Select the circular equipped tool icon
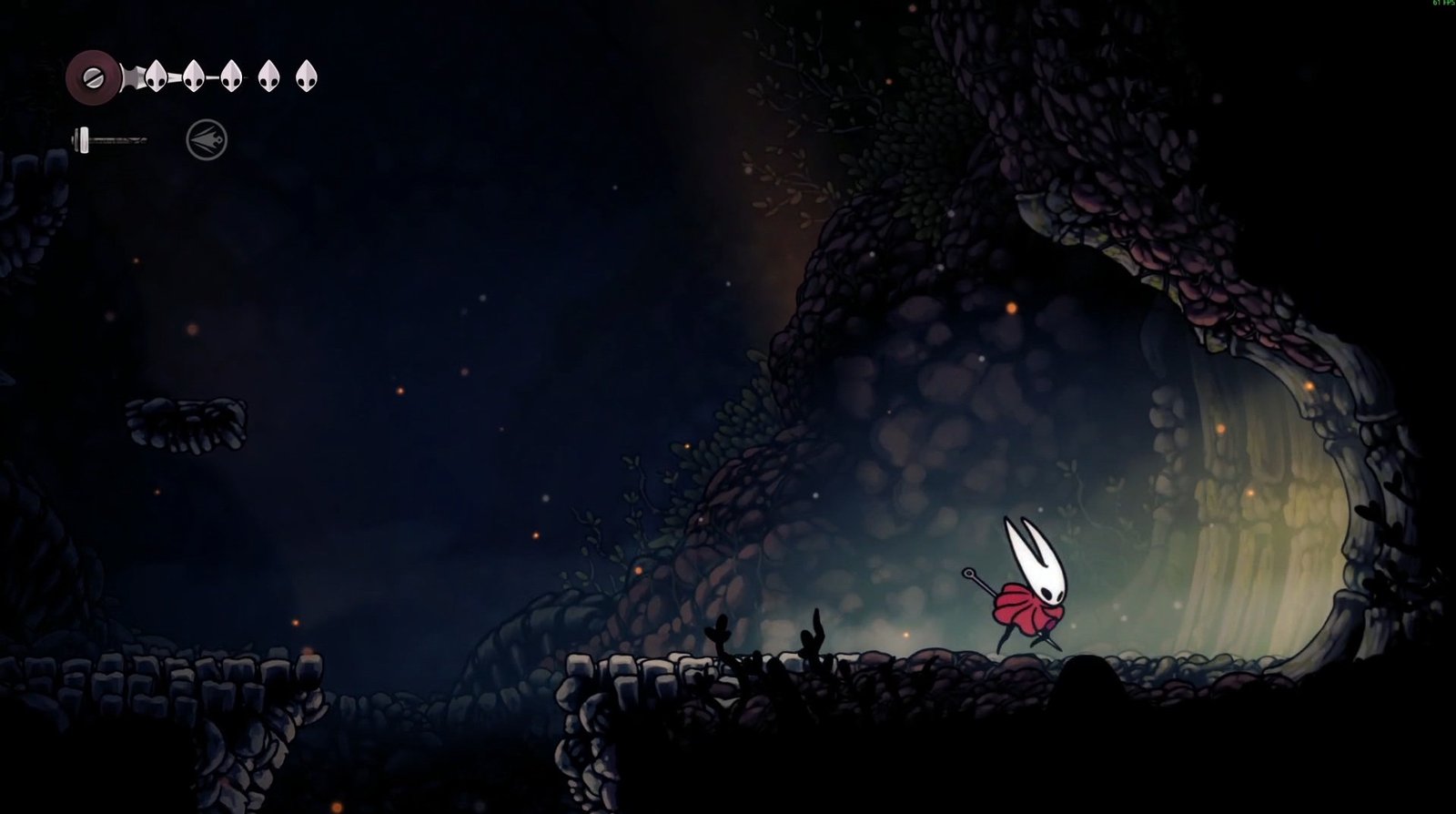Screen dimensions: 1456x814 pyautogui.click(x=207, y=140)
